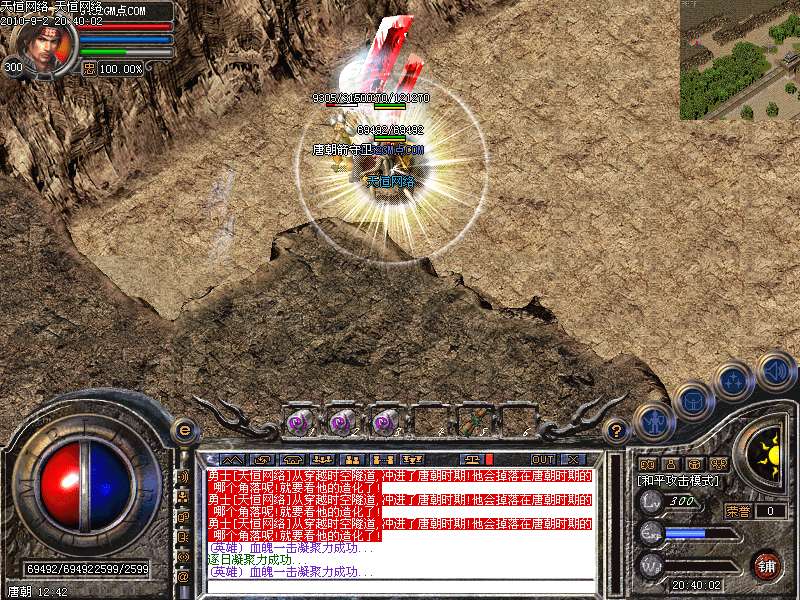
Task: Select the @ chat channel button
Action: click(184, 577)
